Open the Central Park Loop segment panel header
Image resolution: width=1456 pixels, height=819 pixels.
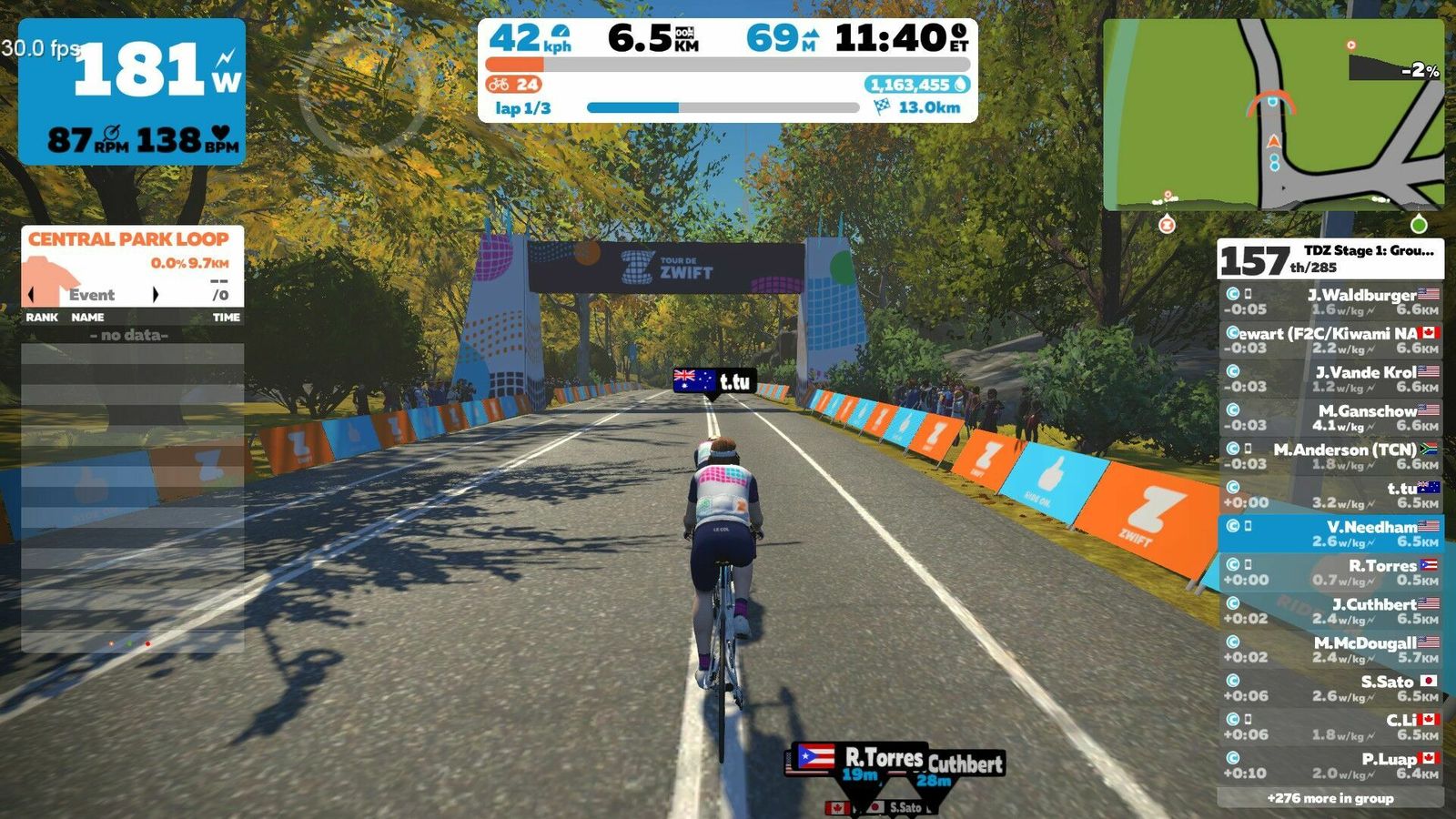point(128,239)
